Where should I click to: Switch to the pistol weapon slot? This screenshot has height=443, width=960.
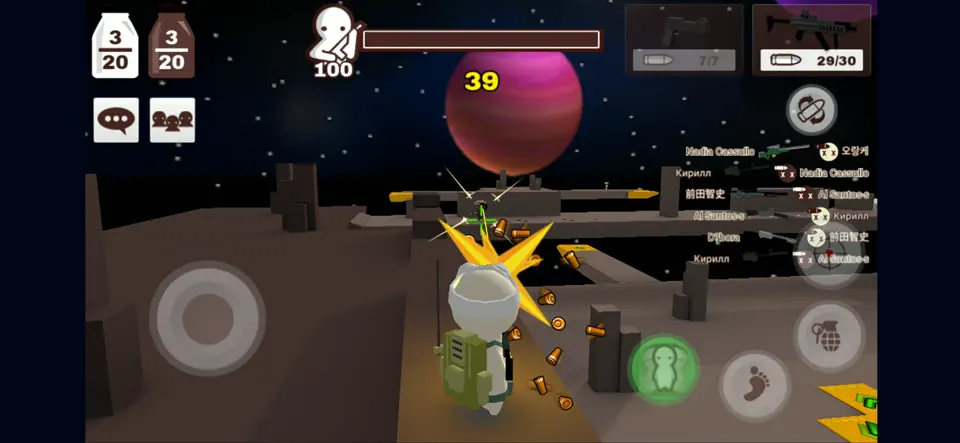pos(685,39)
